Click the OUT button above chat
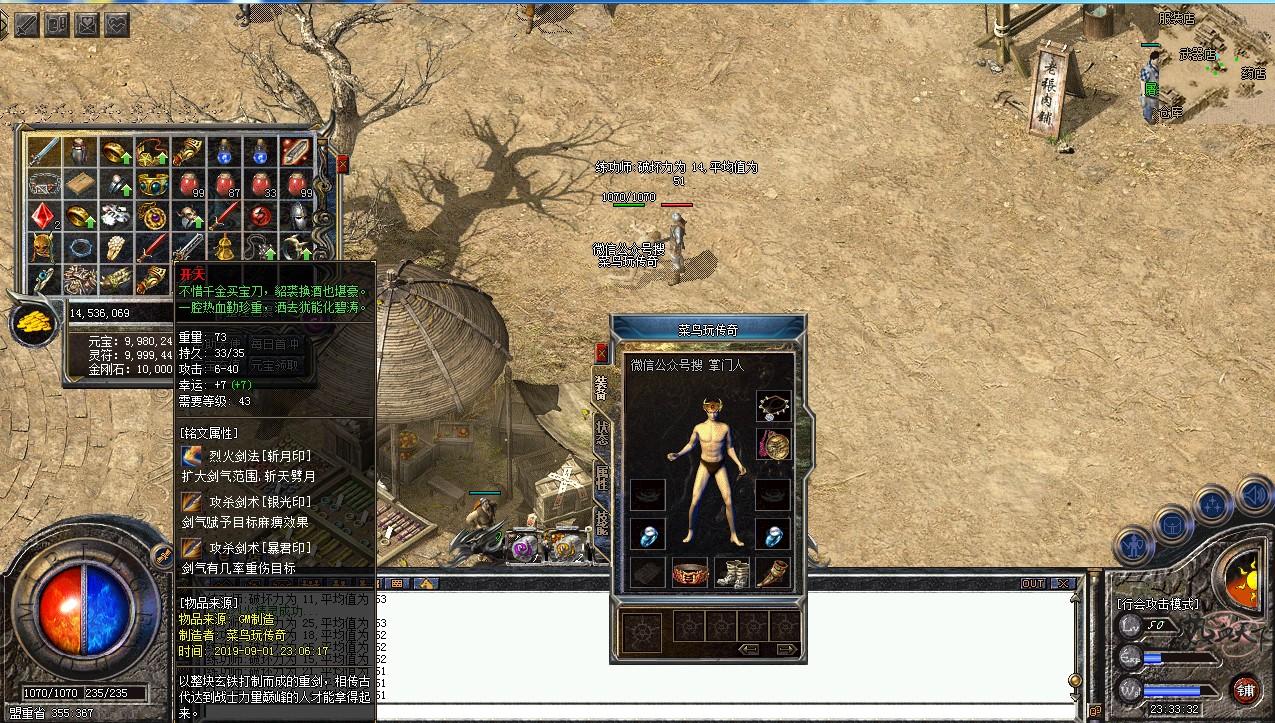This screenshot has width=1275, height=723. pos(1033,583)
